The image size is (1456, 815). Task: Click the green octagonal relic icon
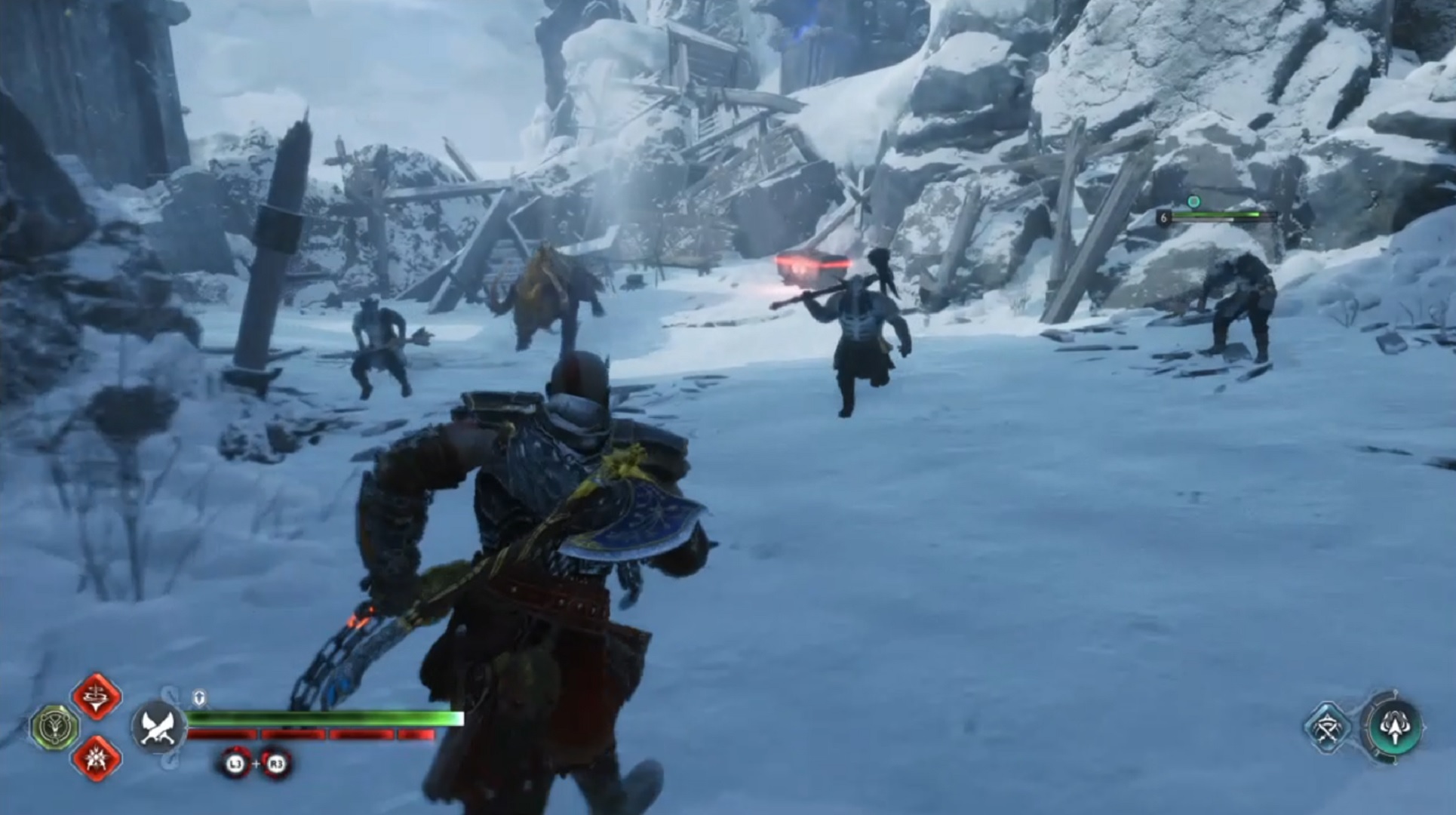coord(54,727)
